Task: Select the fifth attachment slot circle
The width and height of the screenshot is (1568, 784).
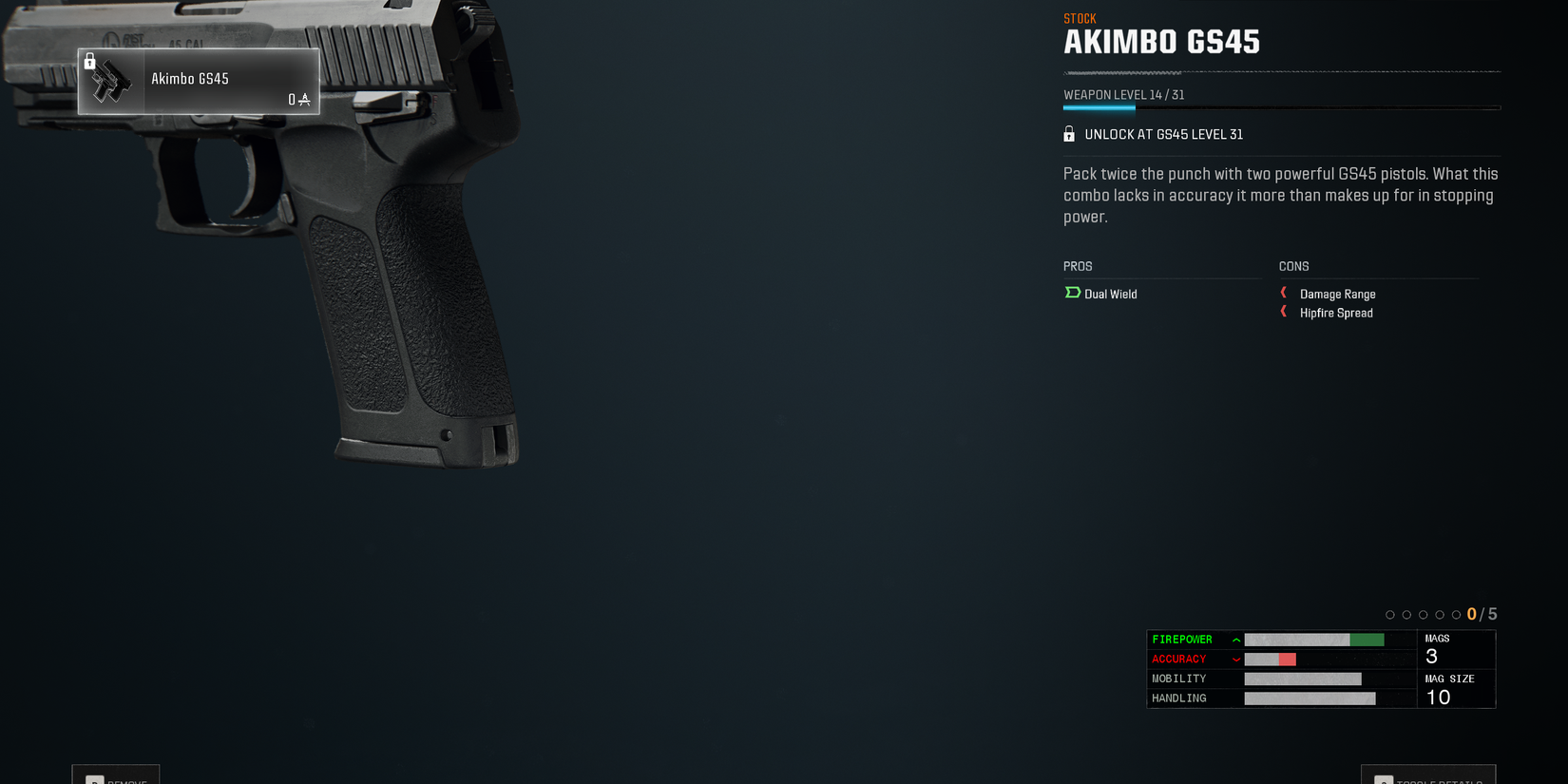Action: [x=1455, y=614]
